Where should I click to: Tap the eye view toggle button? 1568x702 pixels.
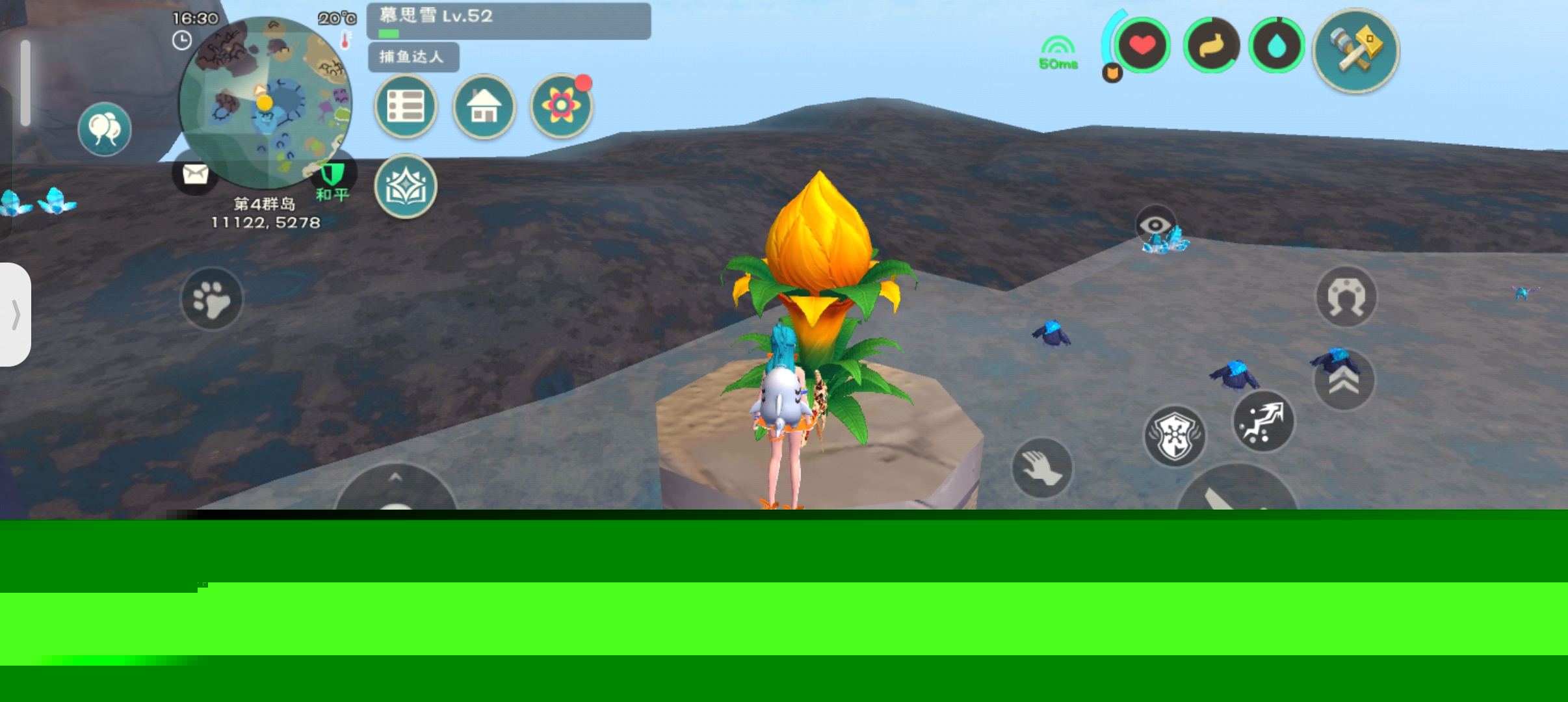pos(1155,225)
